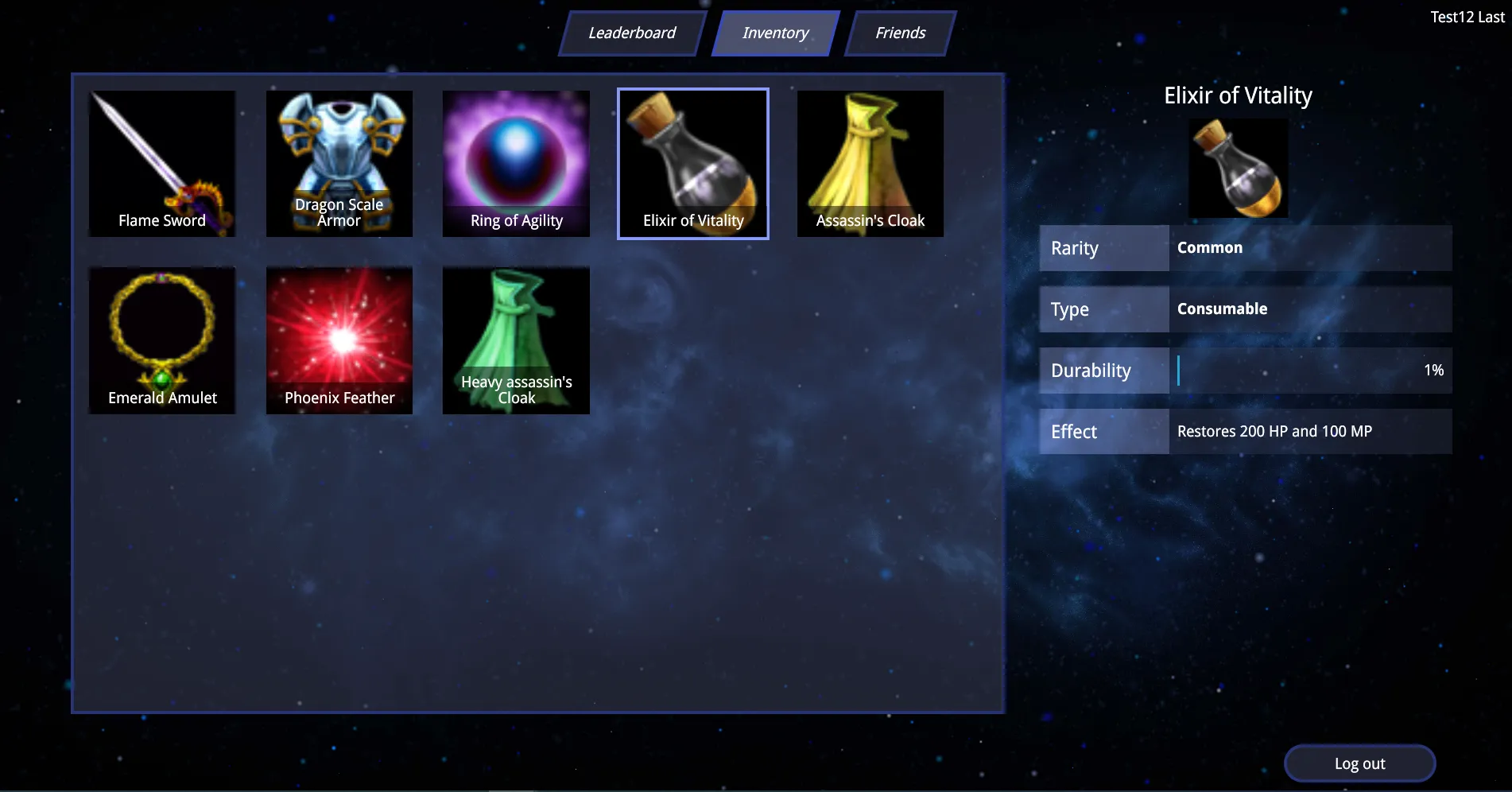Image resolution: width=1512 pixels, height=792 pixels.
Task: Show the Friends tab
Action: (900, 33)
